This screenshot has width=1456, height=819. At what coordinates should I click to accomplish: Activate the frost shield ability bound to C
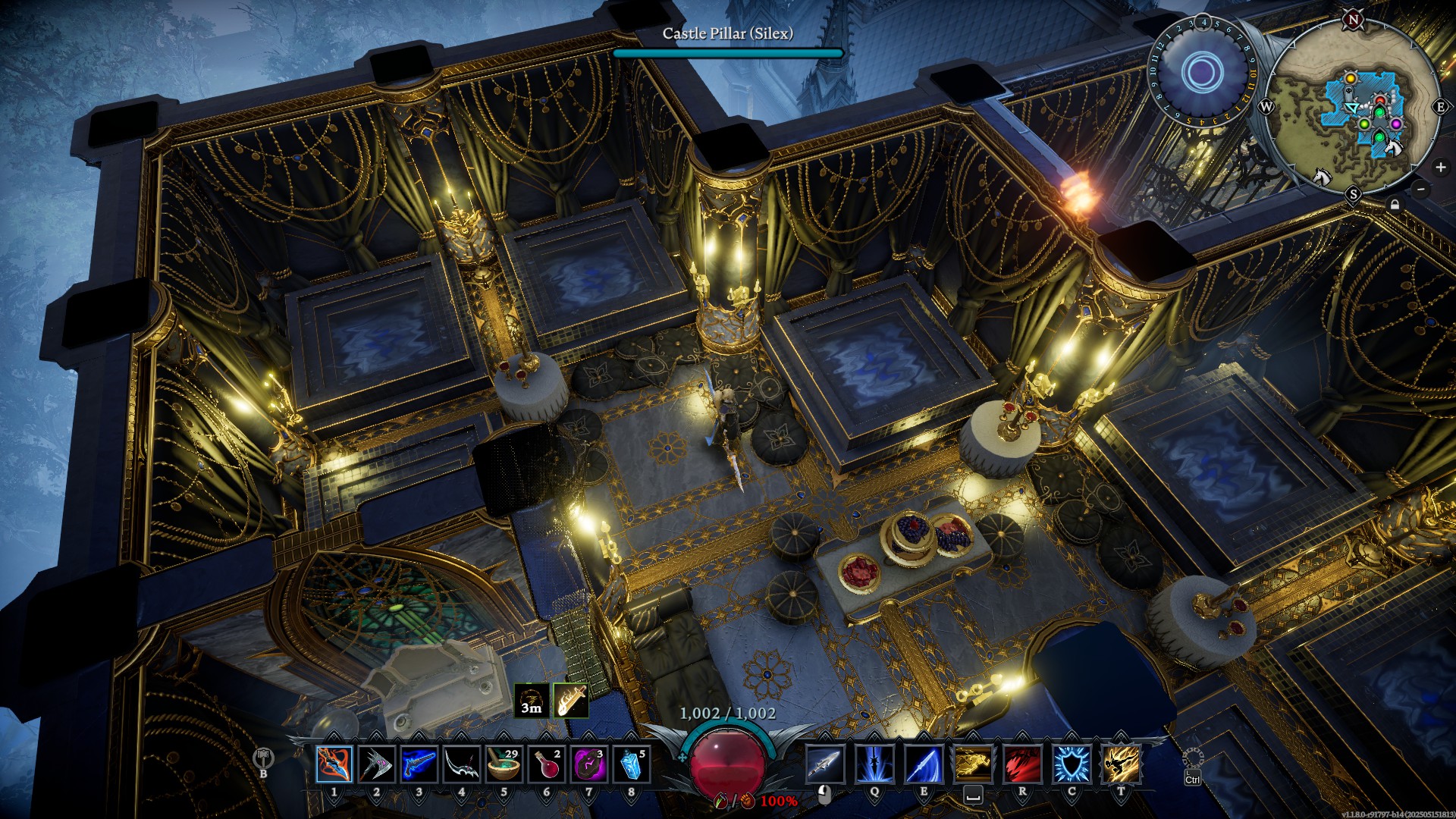(1073, 765)
